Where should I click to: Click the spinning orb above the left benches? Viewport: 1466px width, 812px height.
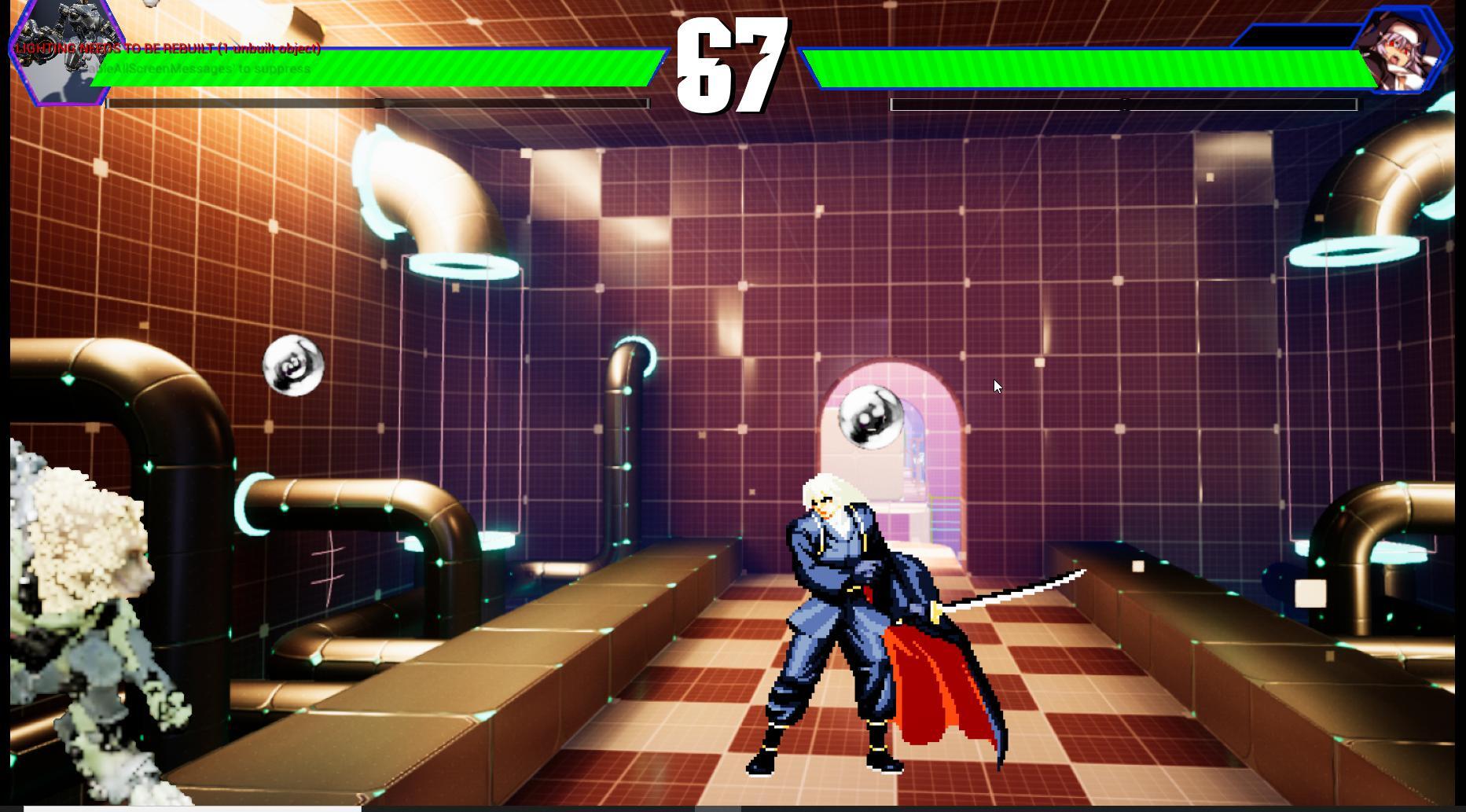click(x=295, y=366)
